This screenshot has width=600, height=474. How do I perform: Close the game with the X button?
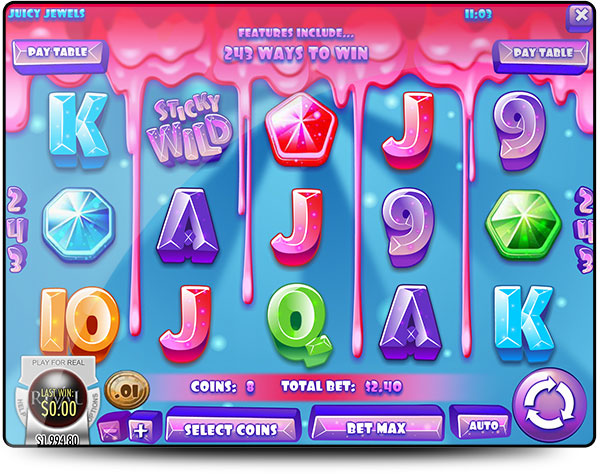click(x=579, y=16)
